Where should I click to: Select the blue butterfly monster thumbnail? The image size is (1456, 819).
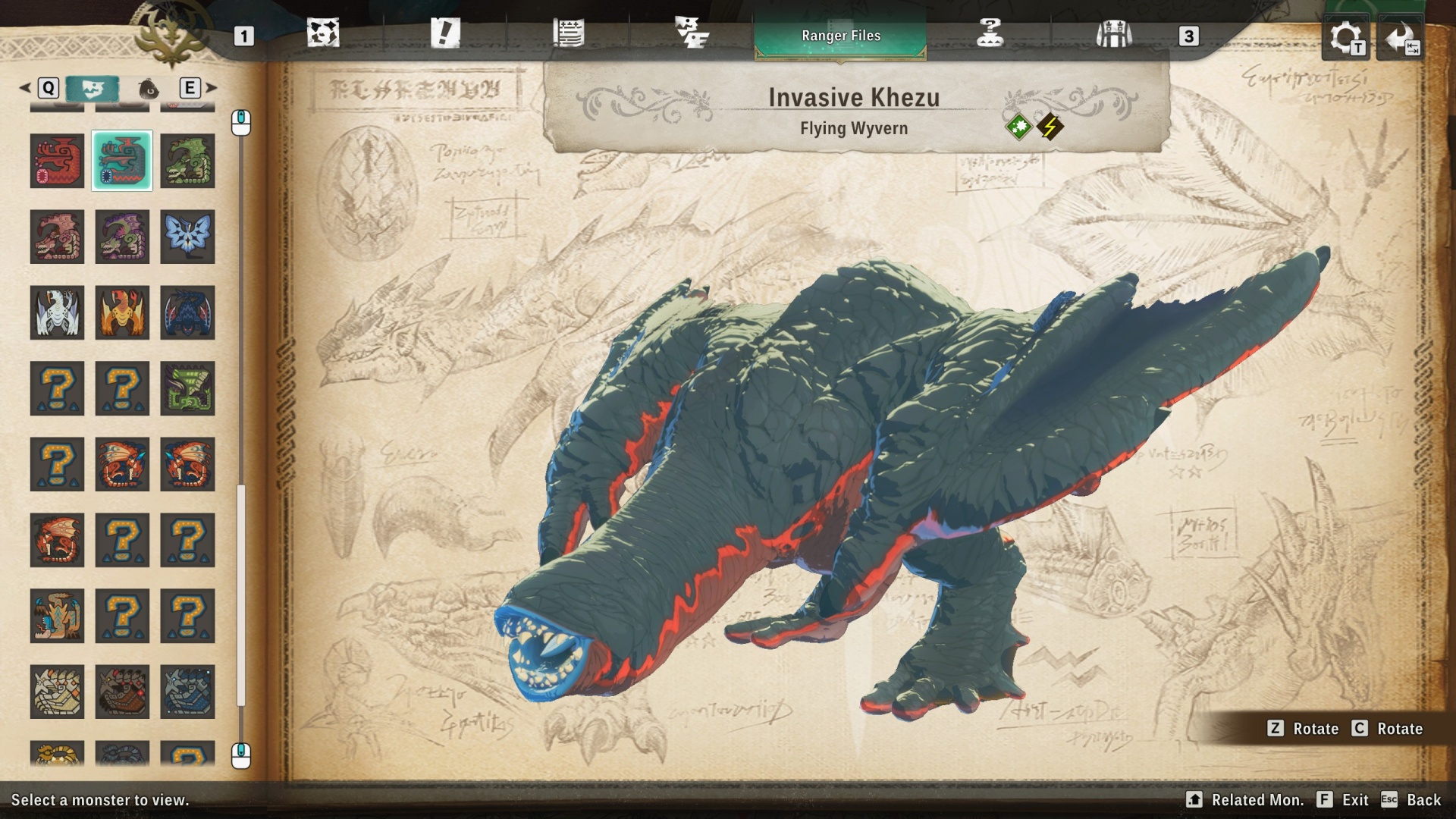pyautogui.click(x=187, y=237)
